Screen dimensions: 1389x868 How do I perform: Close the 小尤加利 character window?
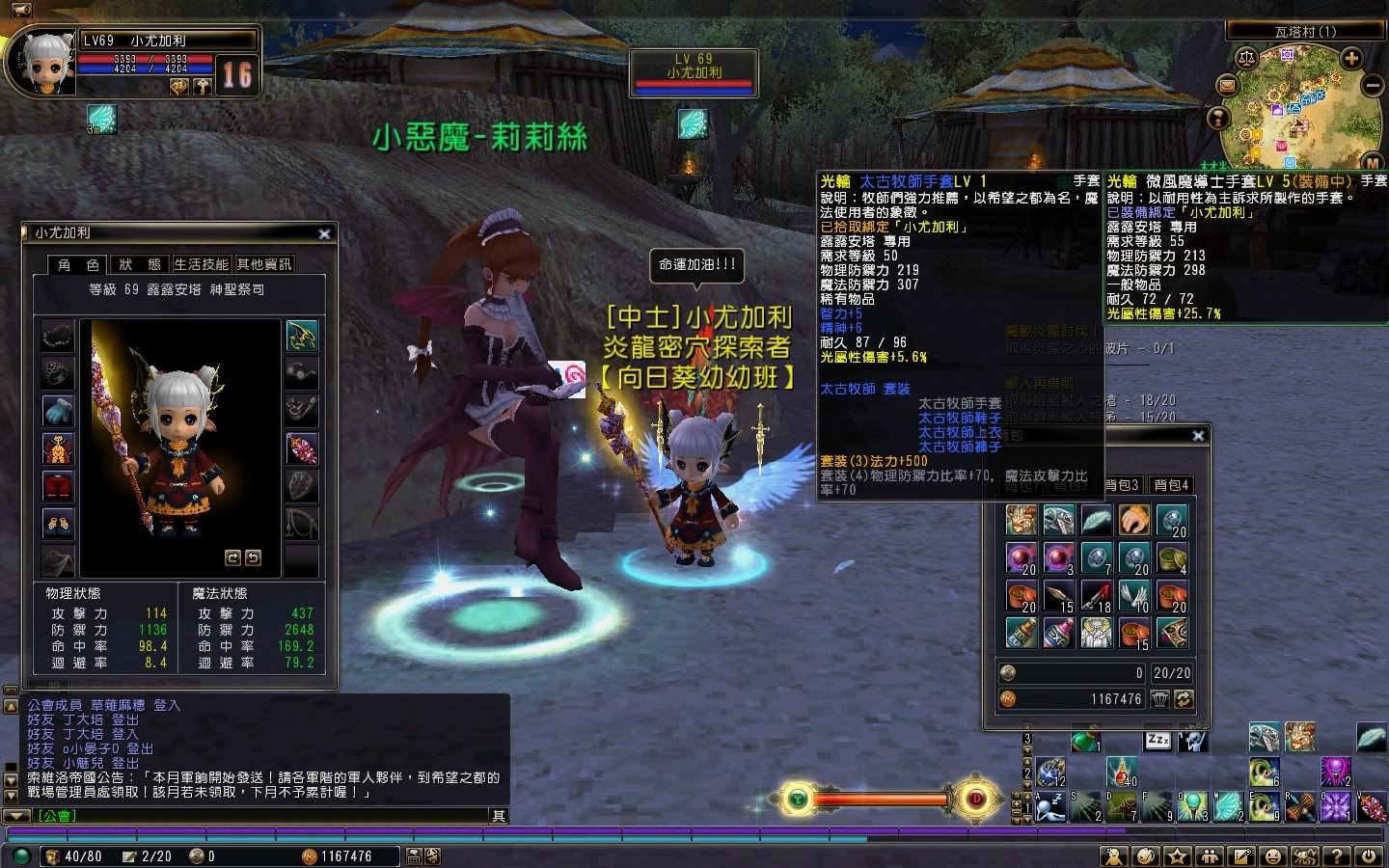pyautogui.click(x=324, y=233)
